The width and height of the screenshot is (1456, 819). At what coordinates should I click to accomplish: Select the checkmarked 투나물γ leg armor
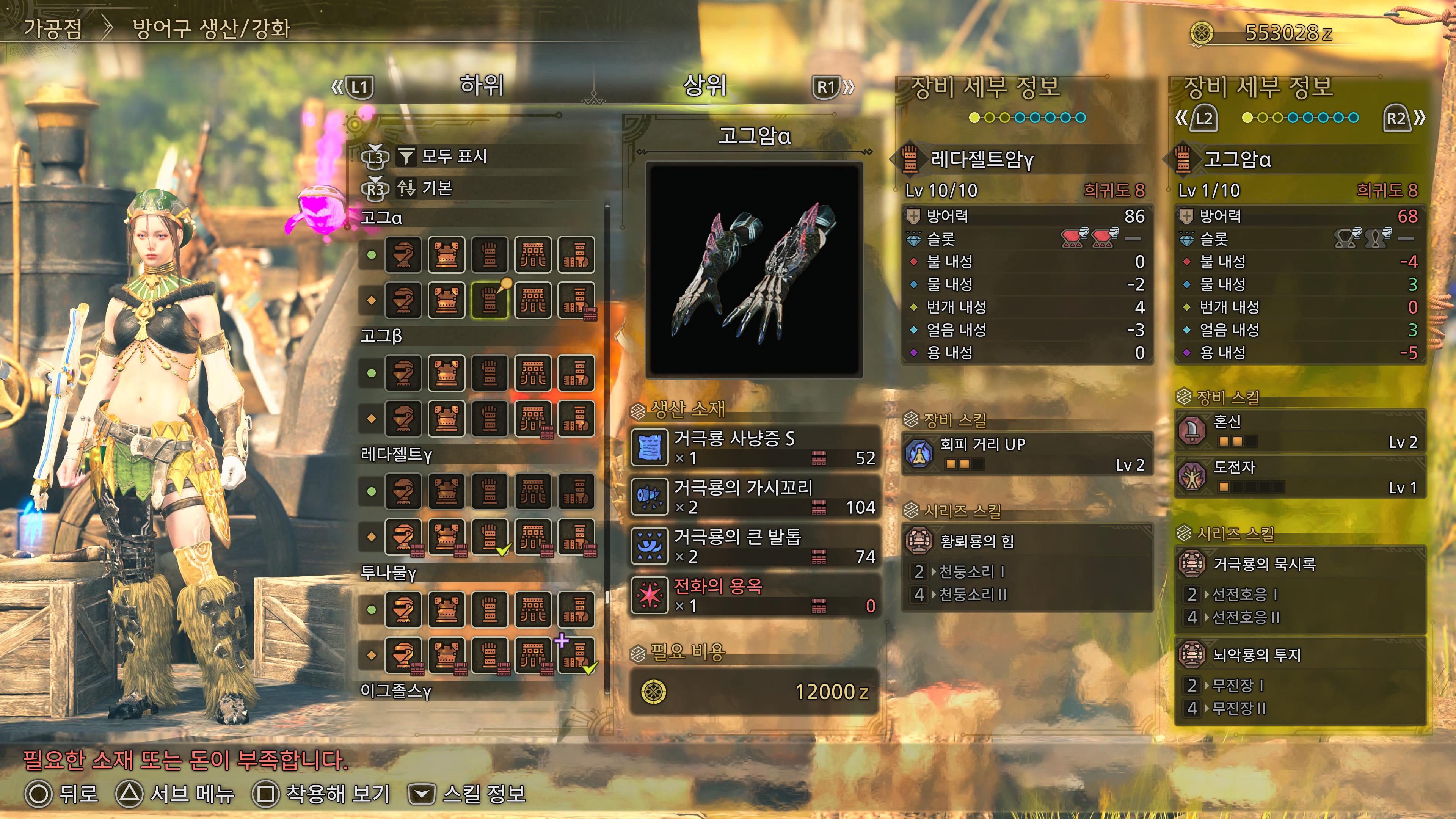[x=576, y=655]
